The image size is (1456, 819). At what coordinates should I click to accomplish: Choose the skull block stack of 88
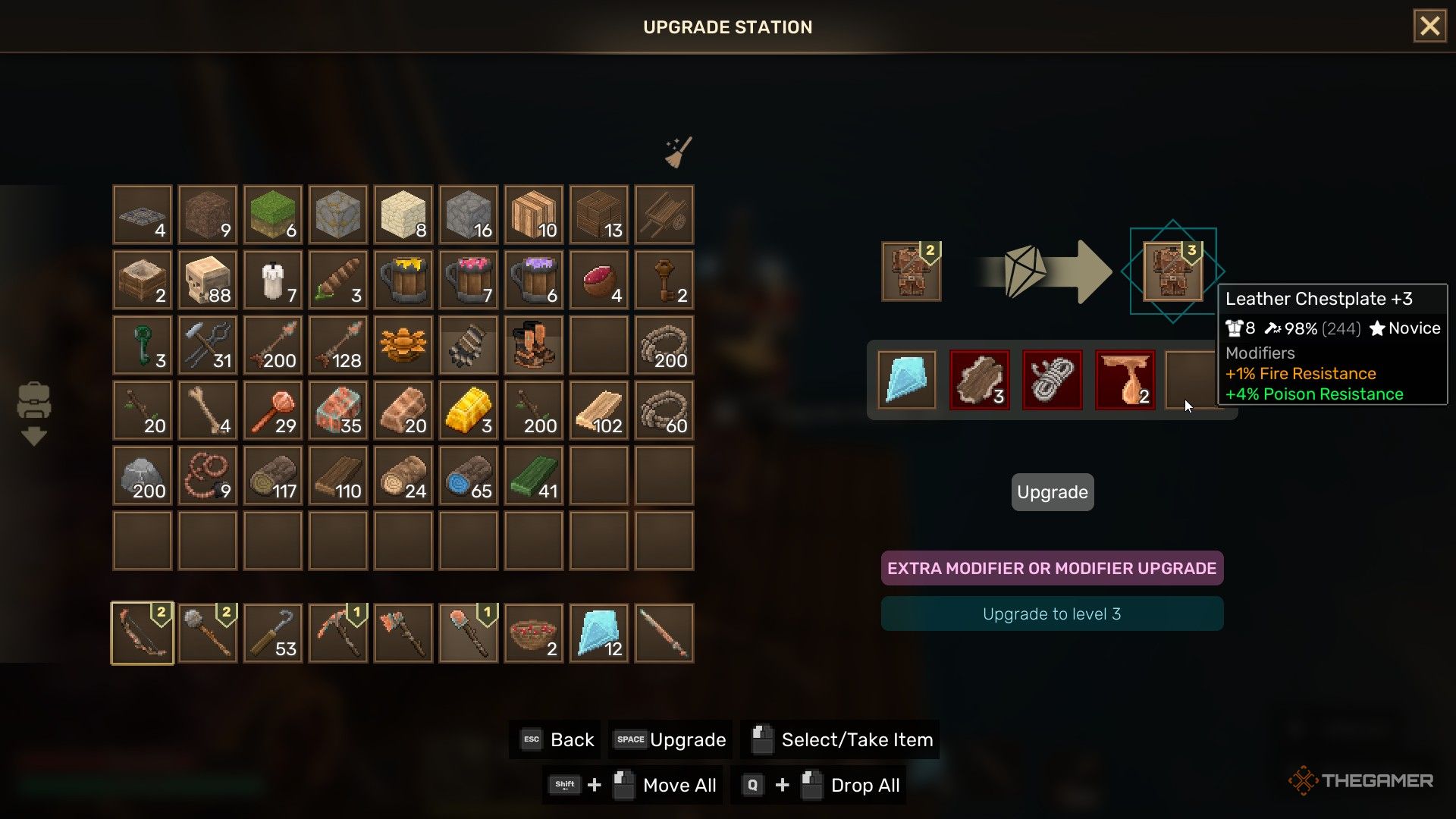[208, 280]
